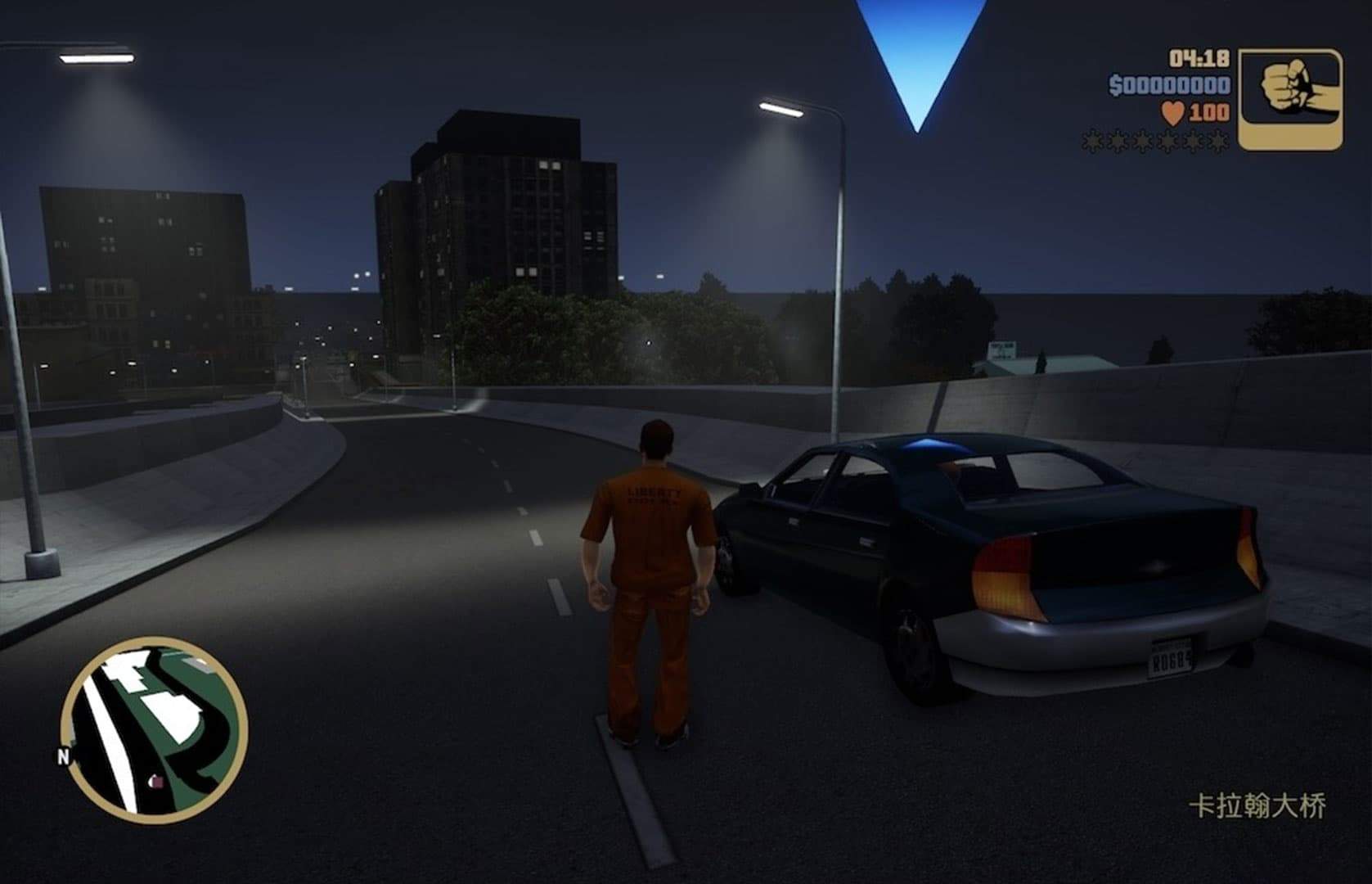Click the north indicator on the radar

(x=64, y=757)
